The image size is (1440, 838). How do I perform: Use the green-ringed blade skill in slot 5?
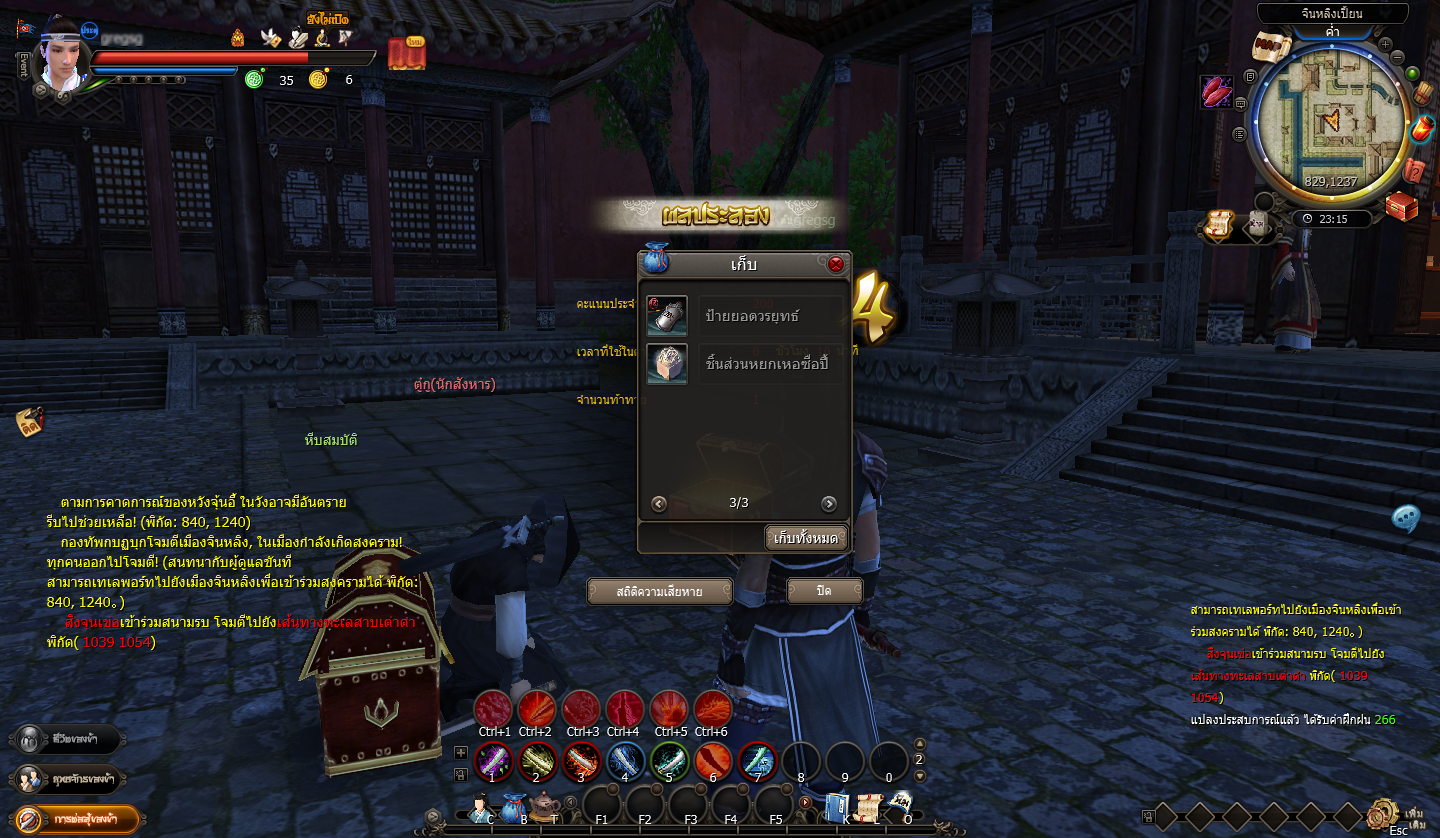coord(669,762)
